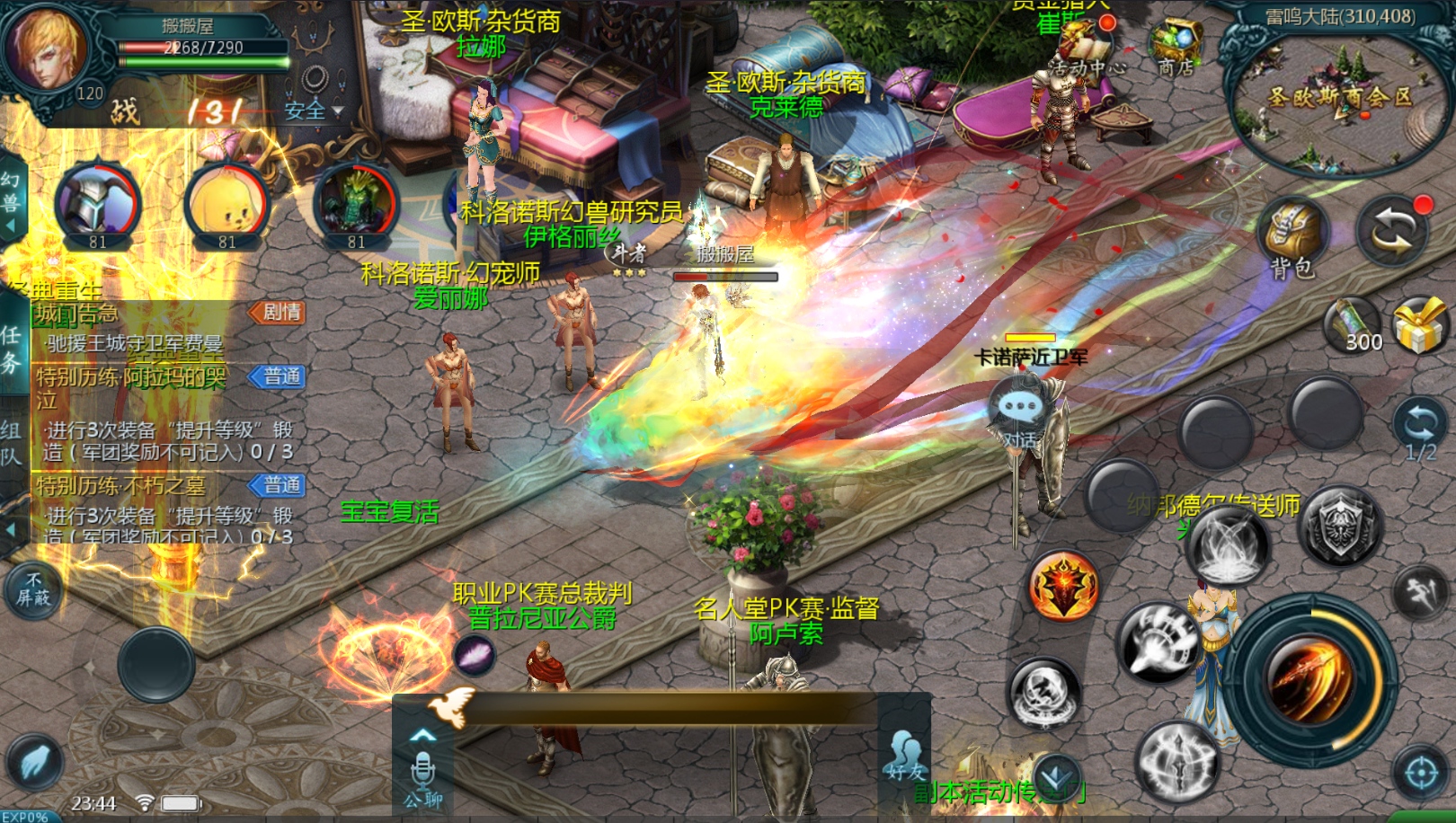Switch to the 组队 side tab
This screenshot has height=823, width=1456.
(x=12, y=443)
